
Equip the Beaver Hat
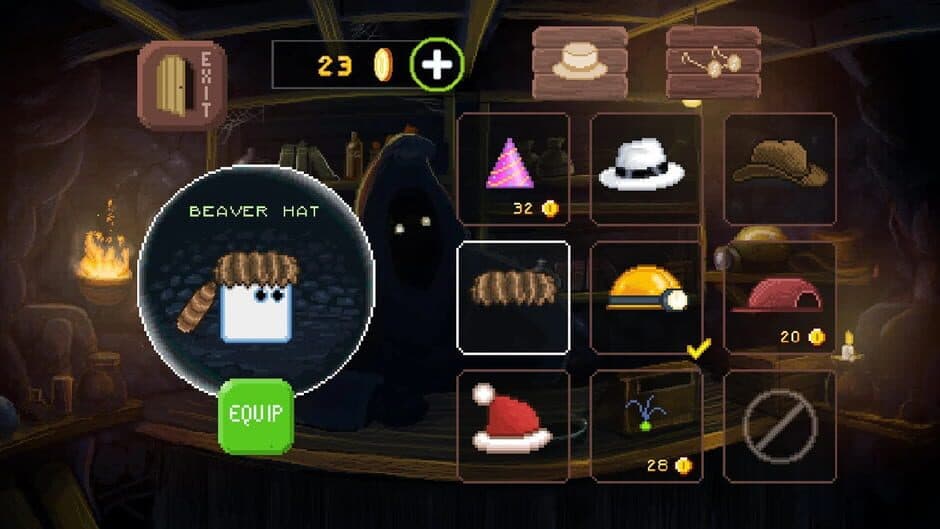tap(256, 416)
